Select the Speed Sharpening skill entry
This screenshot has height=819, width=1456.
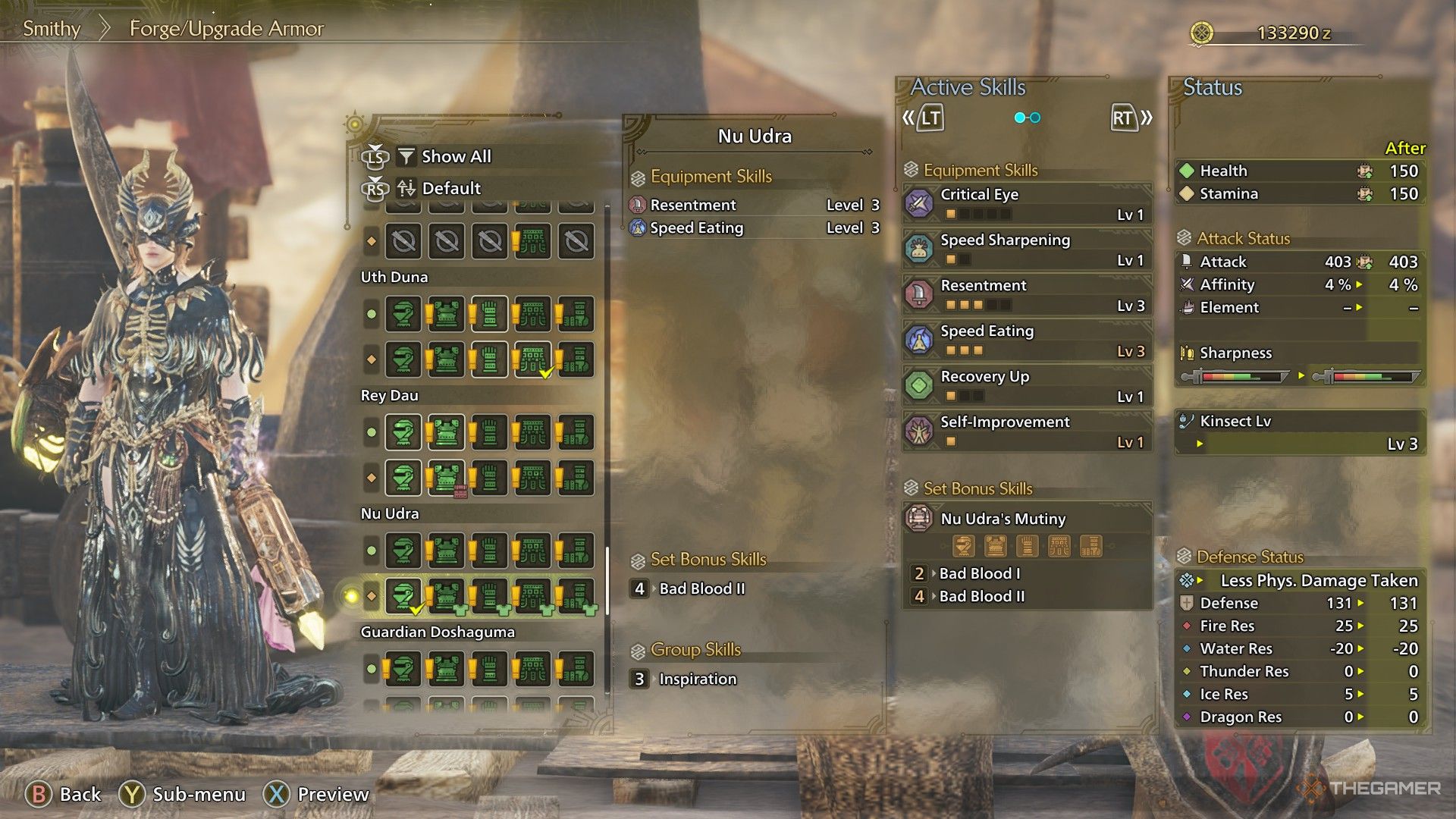pos(1028,249)
